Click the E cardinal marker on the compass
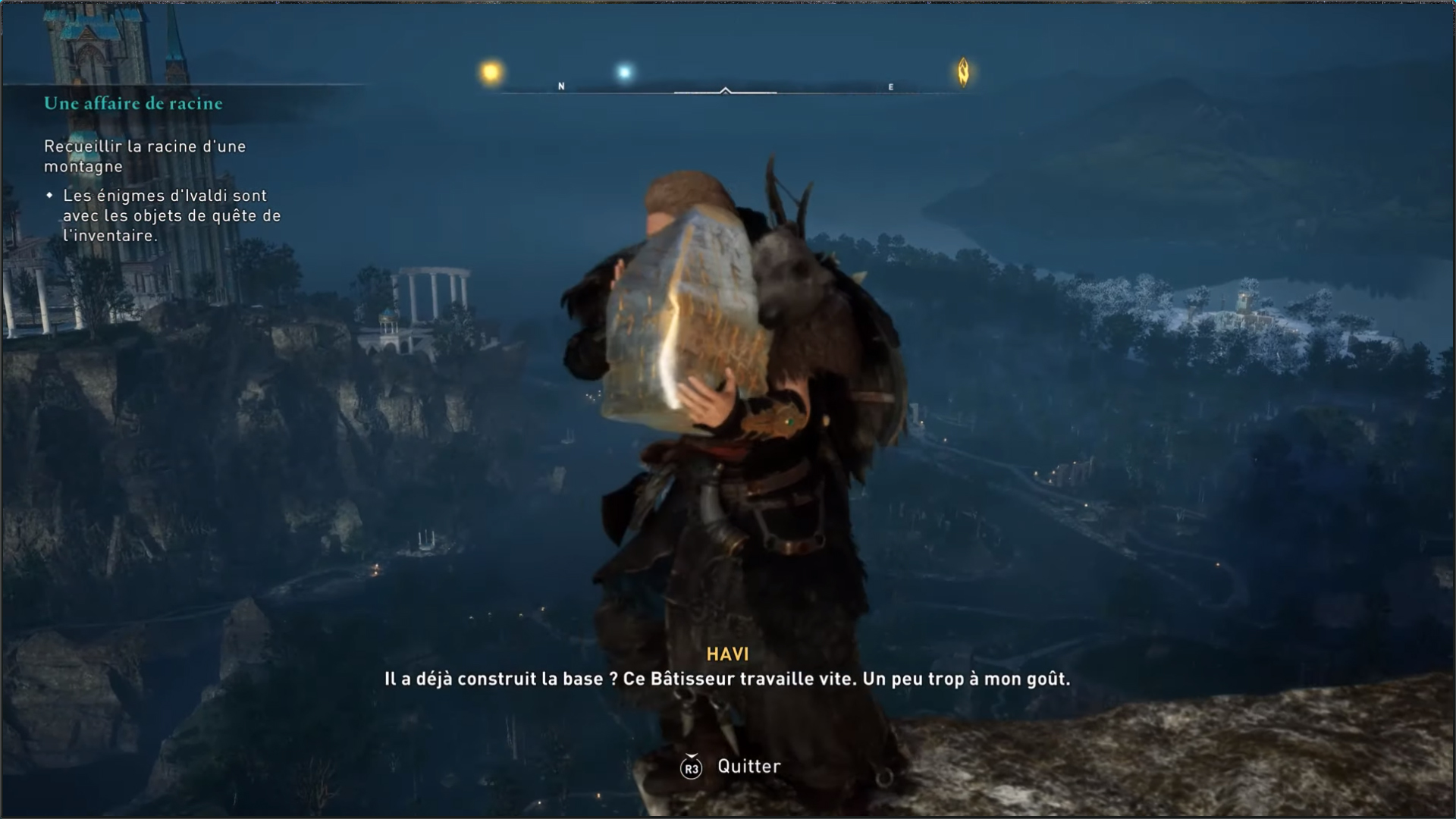 point(890,86)
